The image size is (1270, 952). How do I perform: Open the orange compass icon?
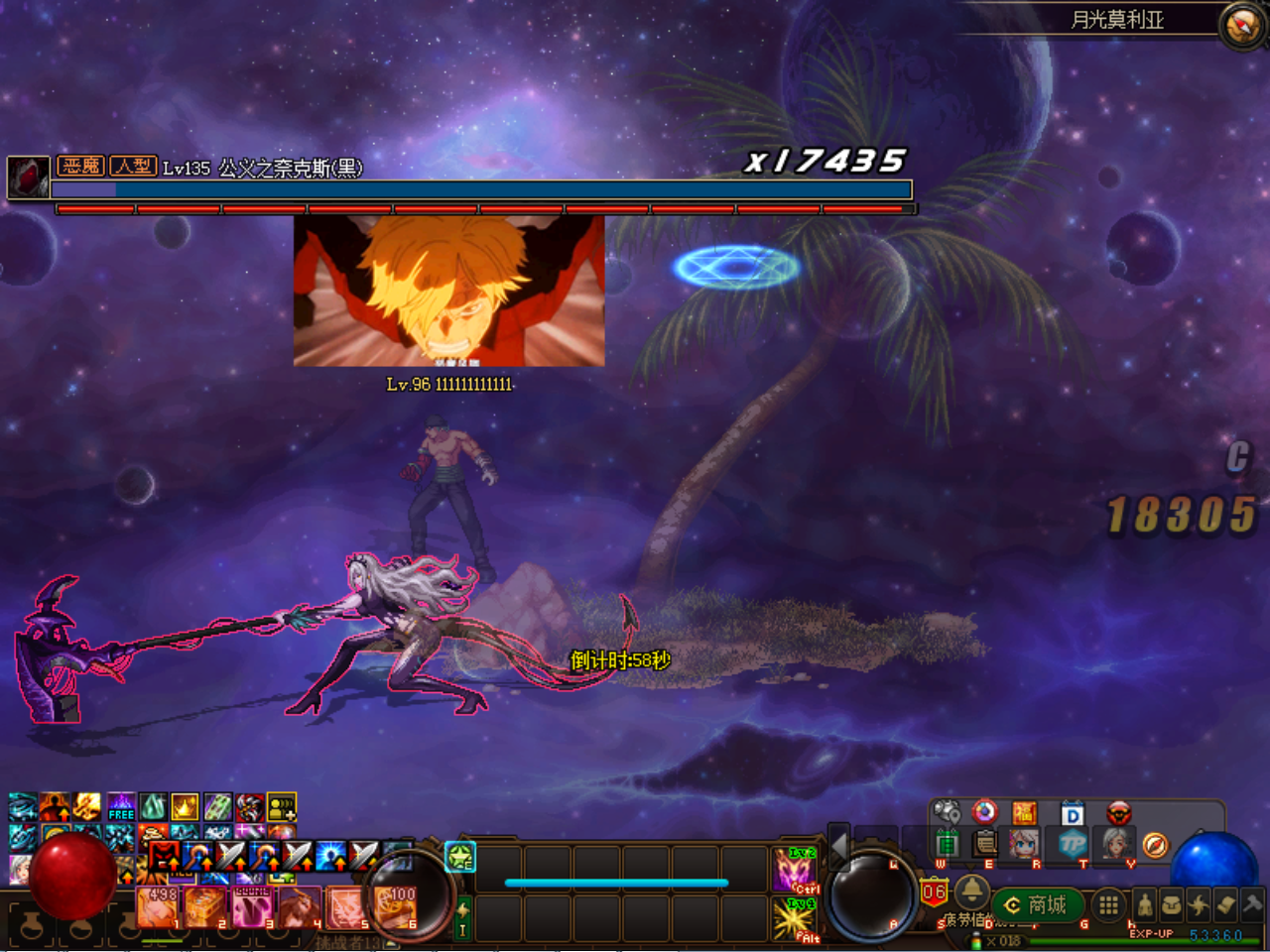point(1155,845)
